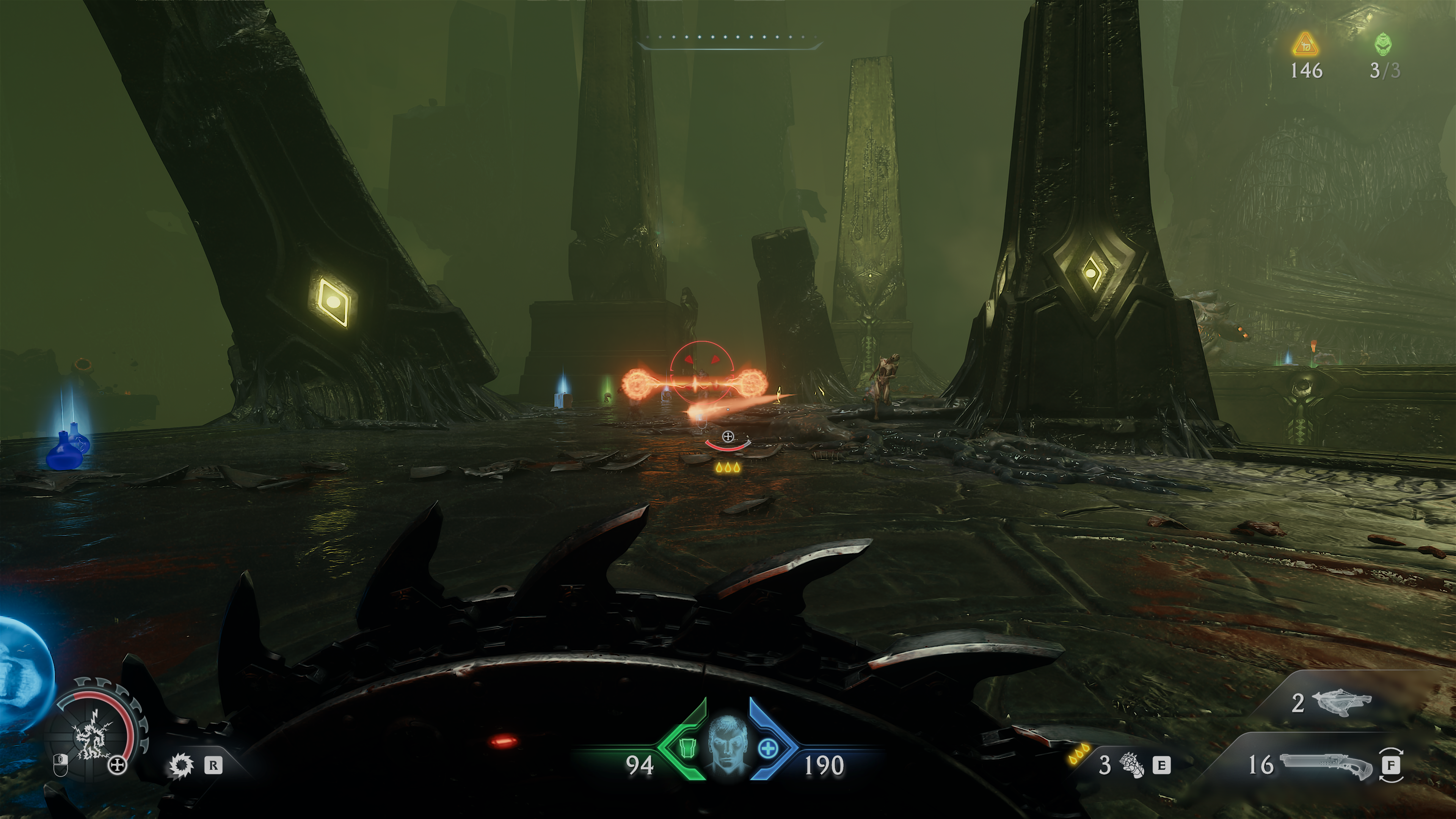Image resolution: width=1456 pixels, height=819 pixels.
Task: Activate the shield saw rune icon
Action: (182, 766)
